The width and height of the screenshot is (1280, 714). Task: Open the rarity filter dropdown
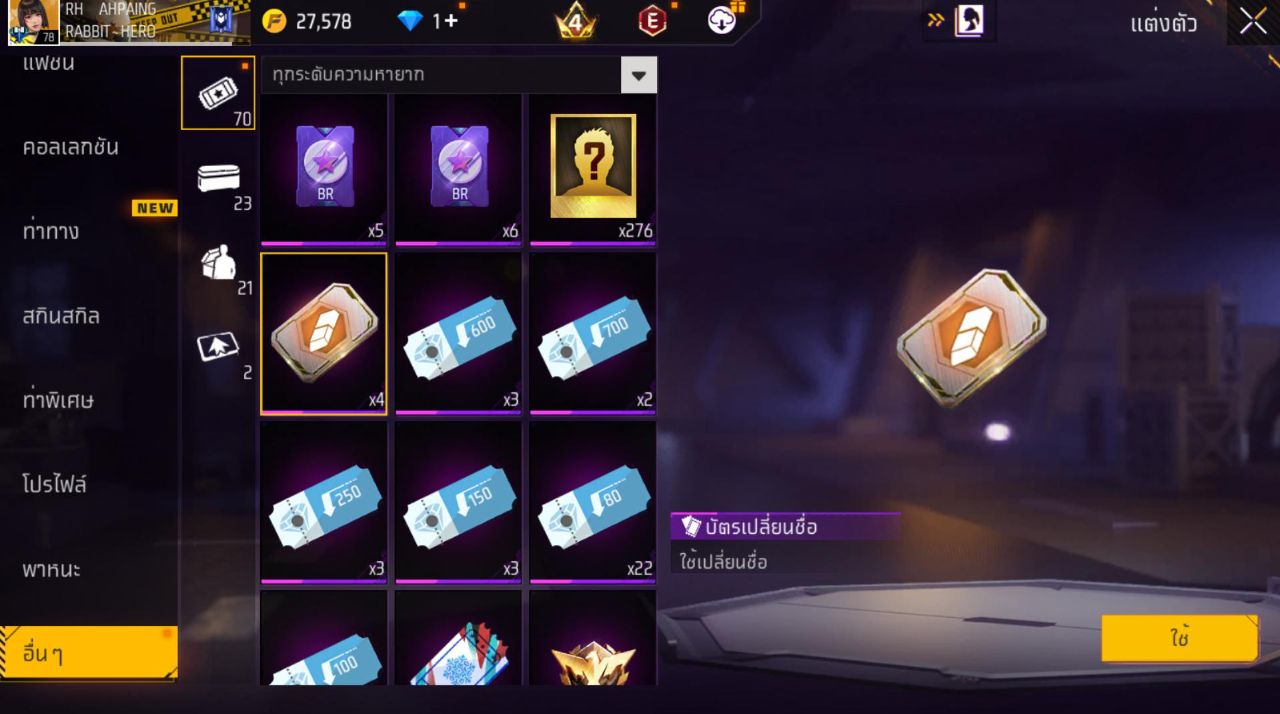pyautogui.click(x=638, y=75)
